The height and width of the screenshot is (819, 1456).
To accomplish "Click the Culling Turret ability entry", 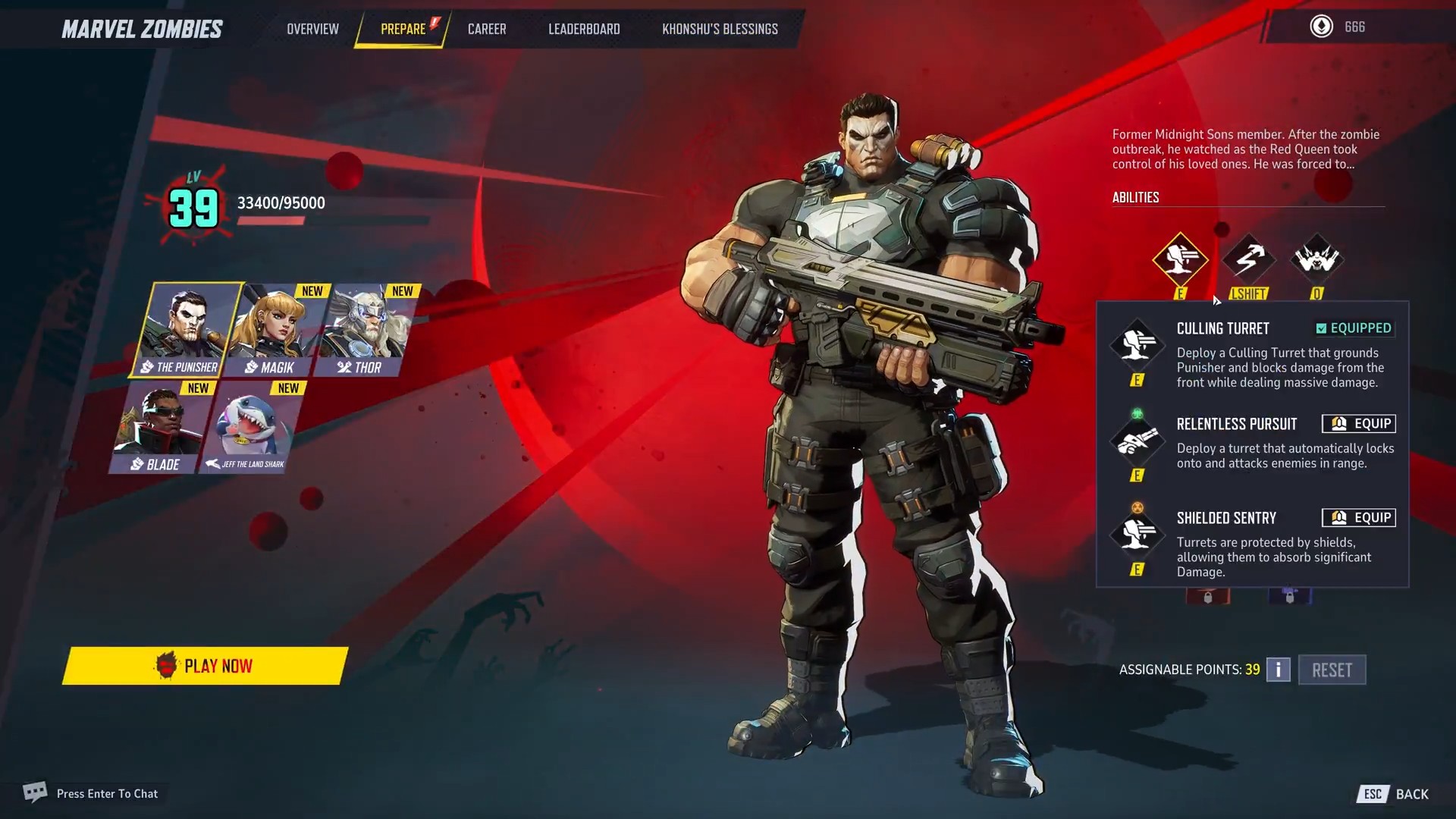I will pos(1222,329).
